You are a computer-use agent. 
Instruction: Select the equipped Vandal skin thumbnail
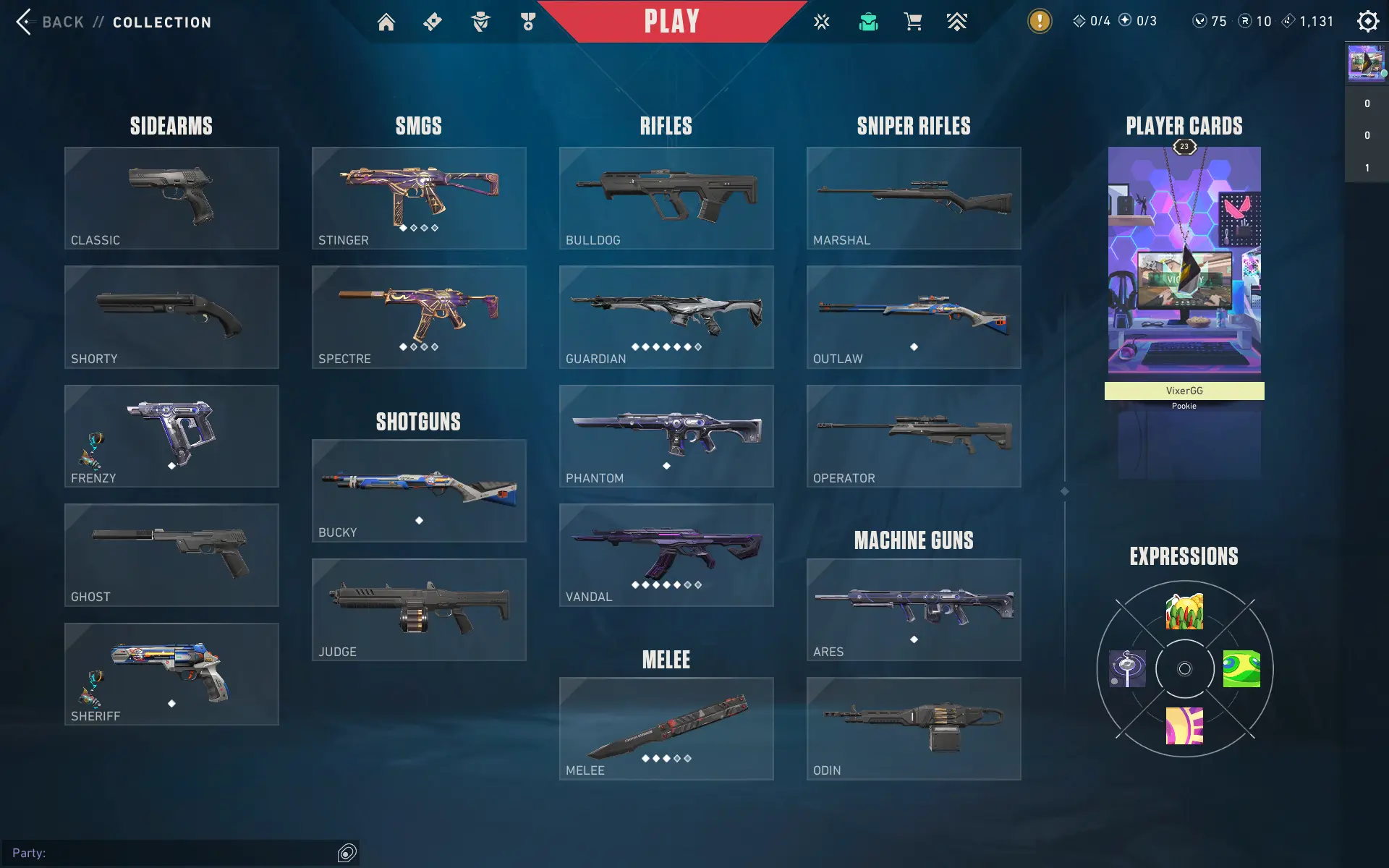(x=666, y=556)
